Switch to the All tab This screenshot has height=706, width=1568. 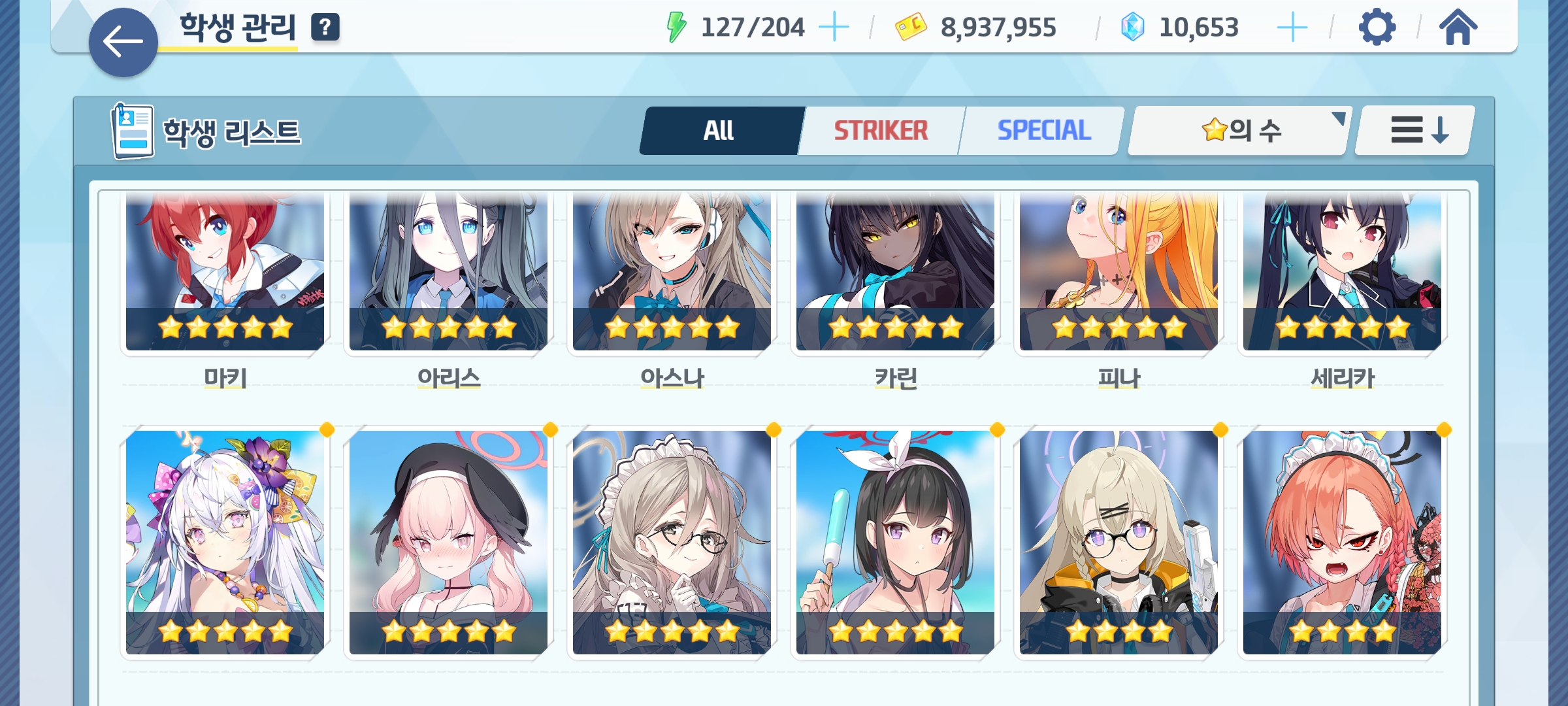coord(719,131)
